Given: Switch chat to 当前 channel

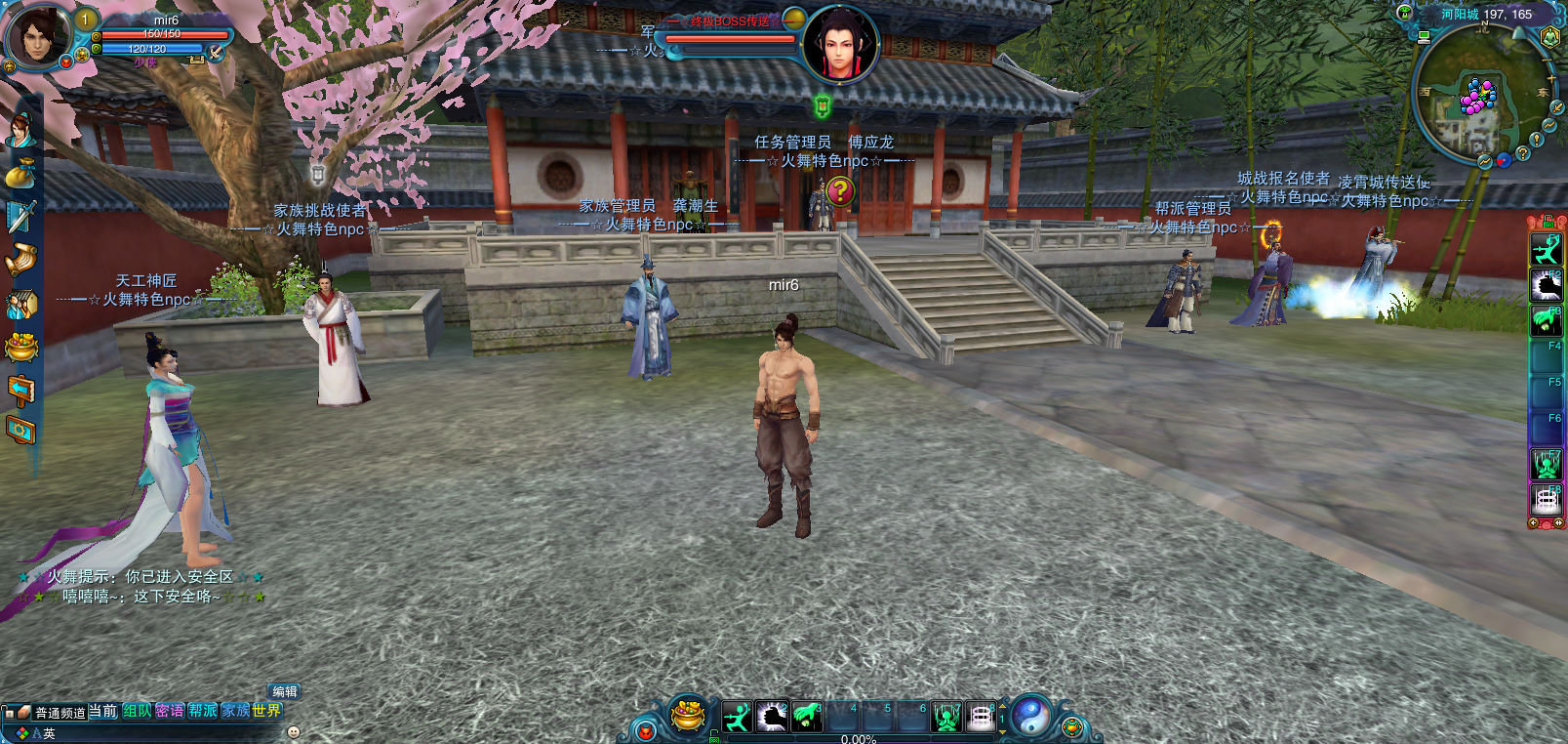Looking at the screenshot, I should click(102, 712).
